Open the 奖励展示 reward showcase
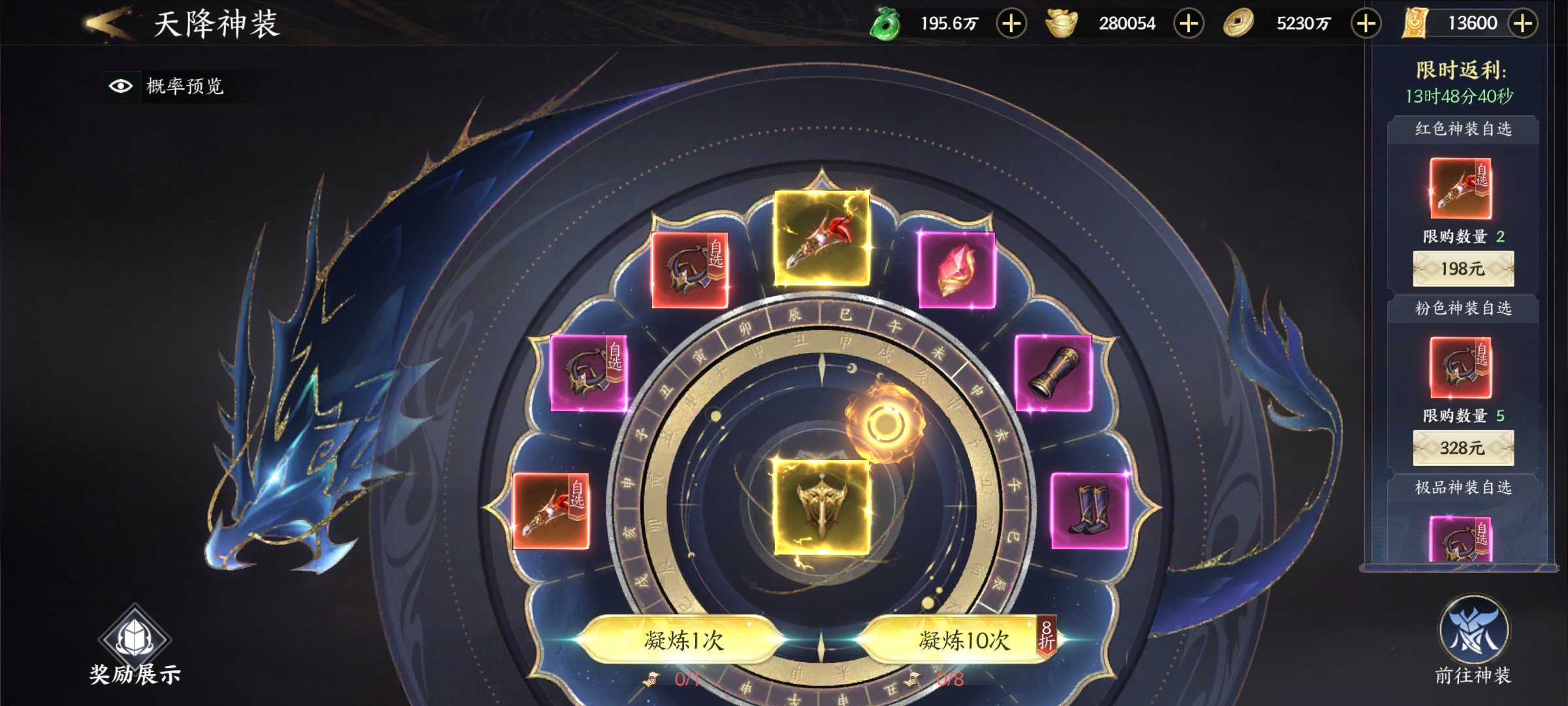This screenshot has height=706, width=1568. [x=135, y=647]
